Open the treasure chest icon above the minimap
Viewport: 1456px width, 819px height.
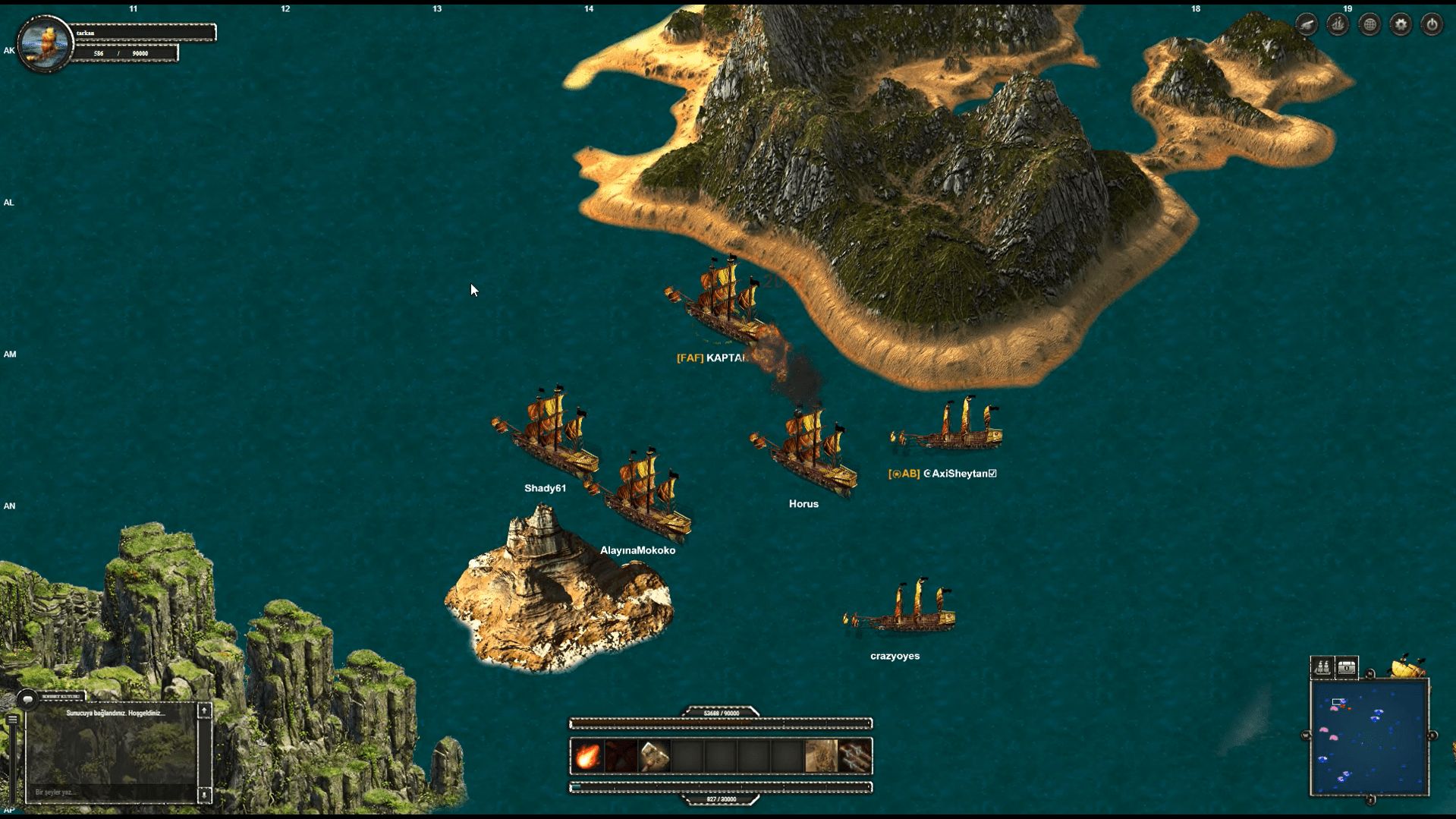(1347, 666)
